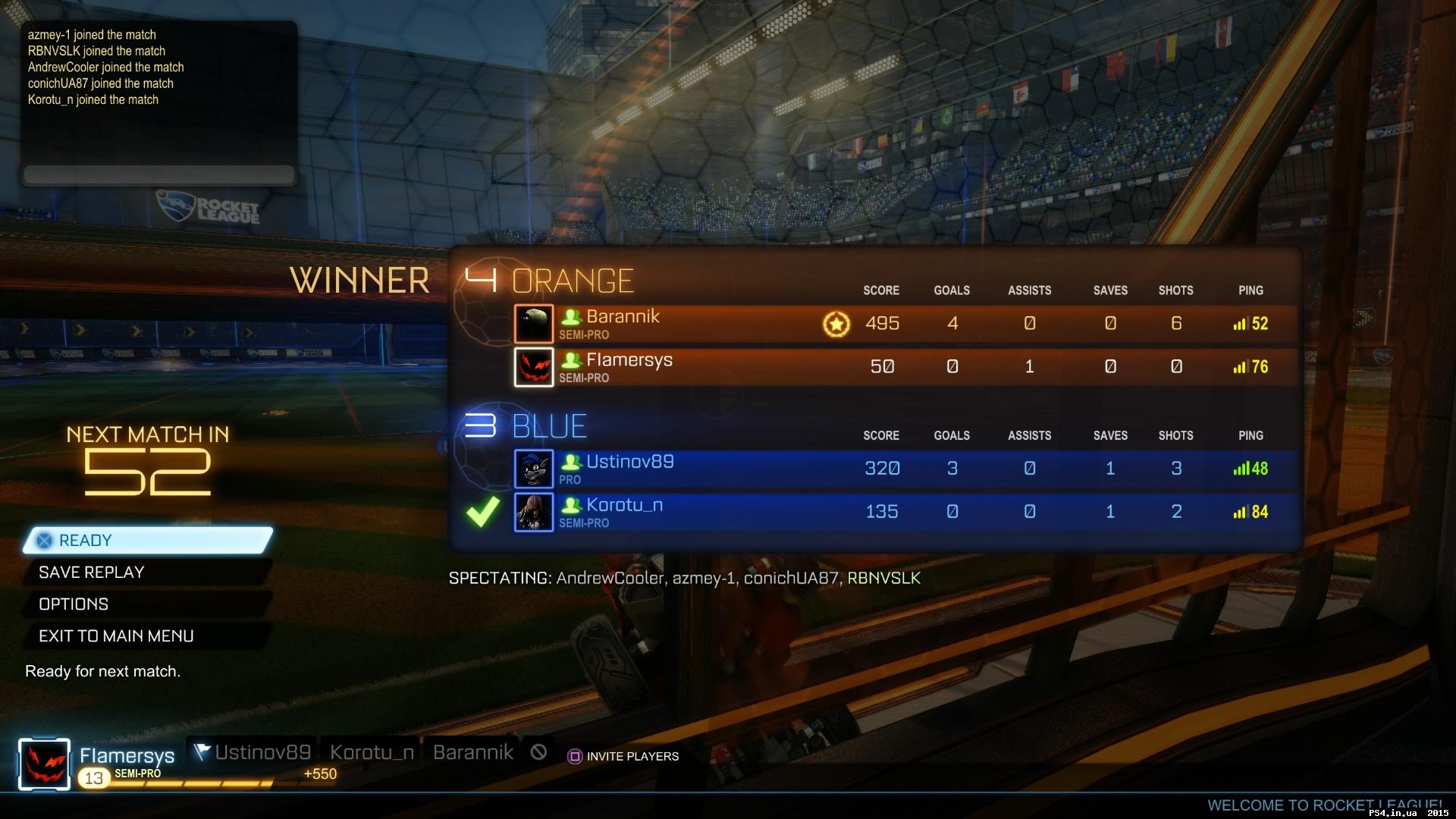The width and height of the screenshot is (1456, 819).
Task: Click Ustinov89's avatar portrait
Action: point(534,468)
